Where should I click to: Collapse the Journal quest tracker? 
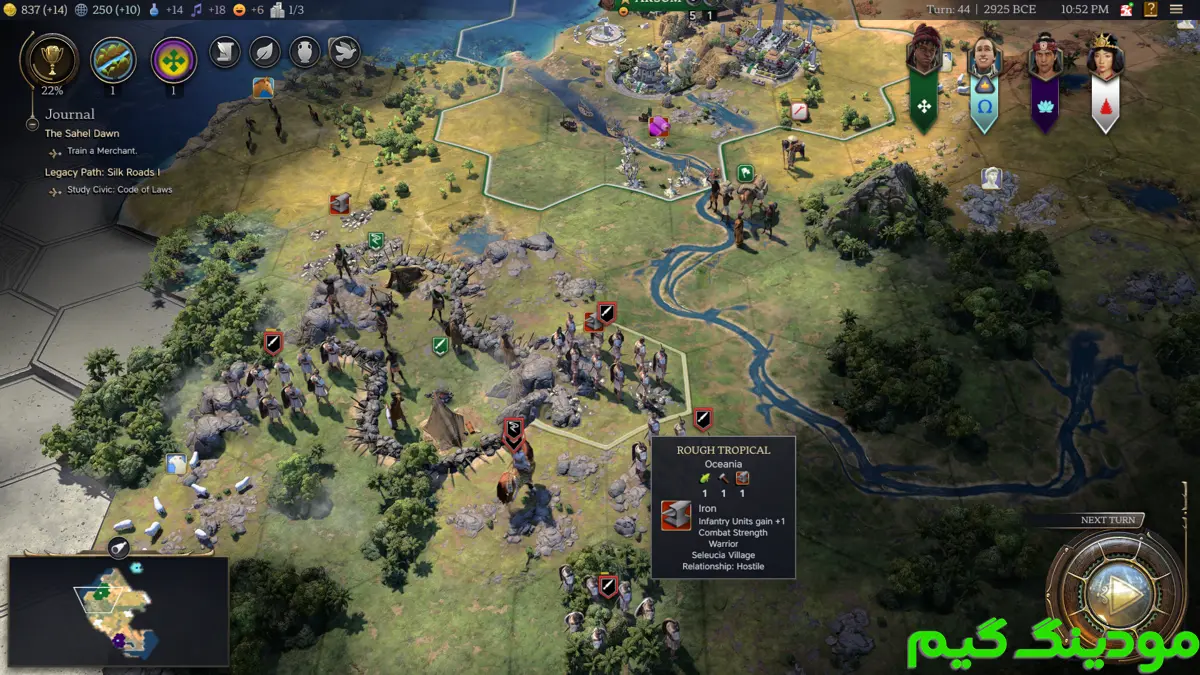[x=34, y=124]
